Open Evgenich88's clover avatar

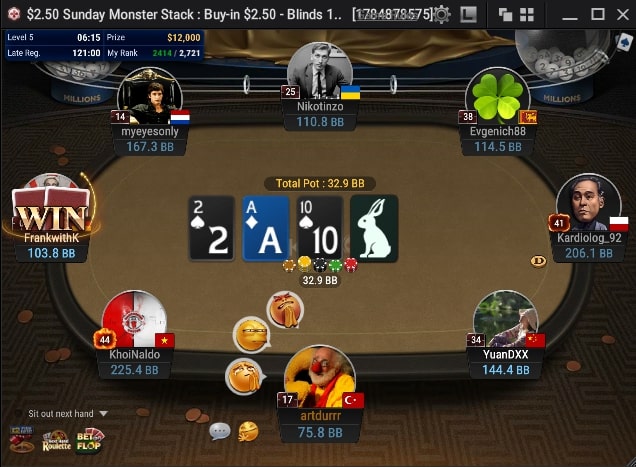click(497, 98)
